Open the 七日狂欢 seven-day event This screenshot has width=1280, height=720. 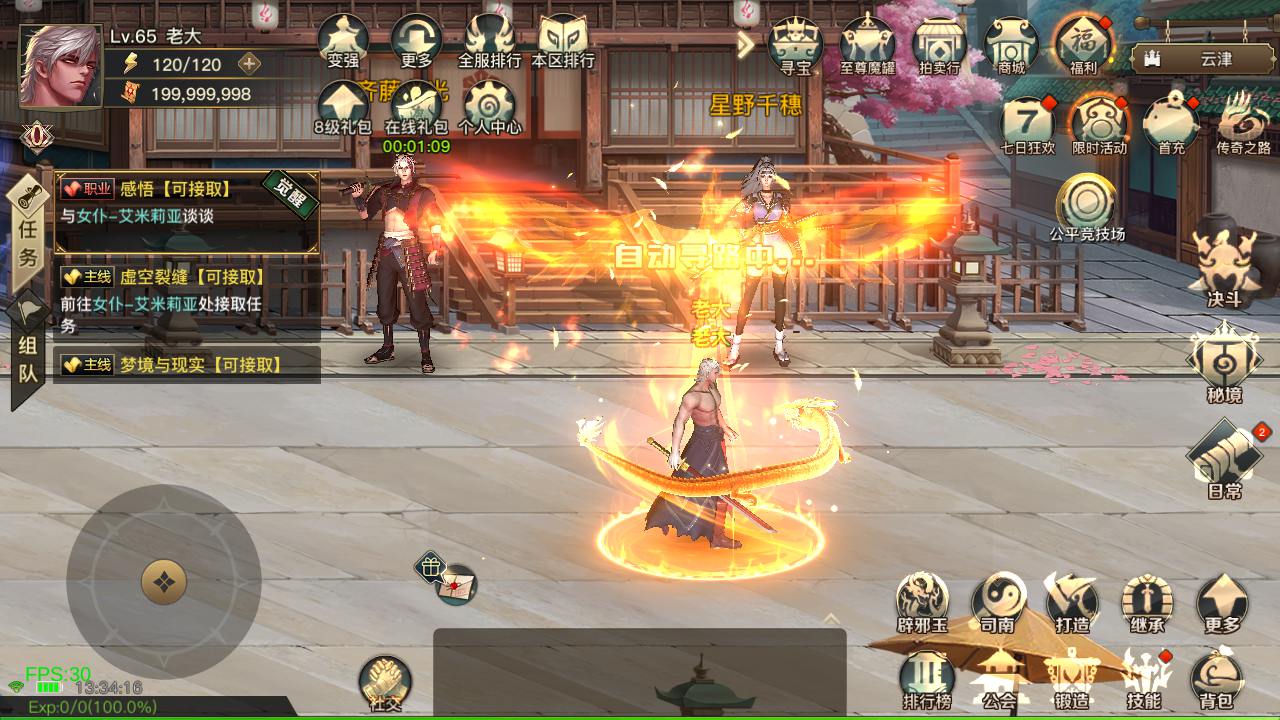1028,124
